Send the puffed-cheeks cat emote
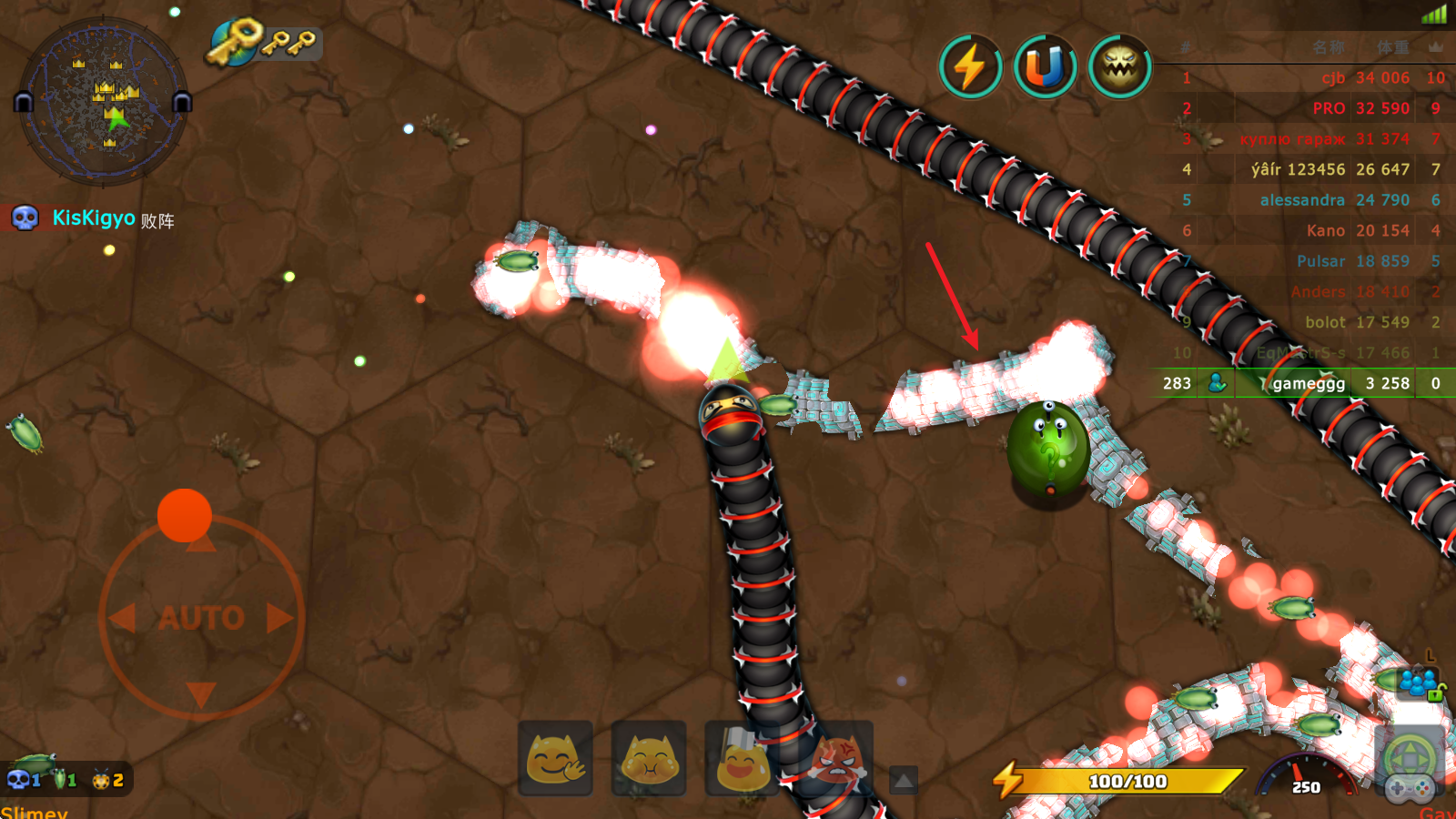Screen dimensions: 1456x819 [649, 758]
